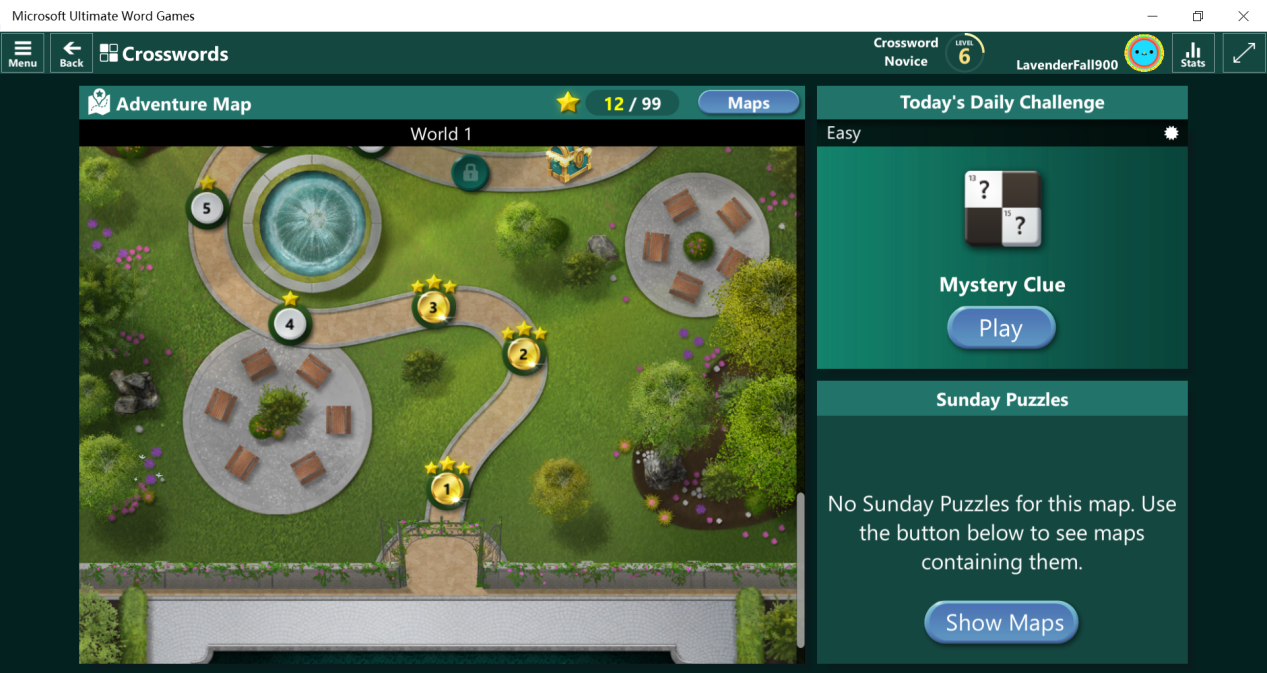This screenshot has height=673, width=1267.
Task: Toggle fullscreen with the expand arrows
Action: (x=1244, y=53)
